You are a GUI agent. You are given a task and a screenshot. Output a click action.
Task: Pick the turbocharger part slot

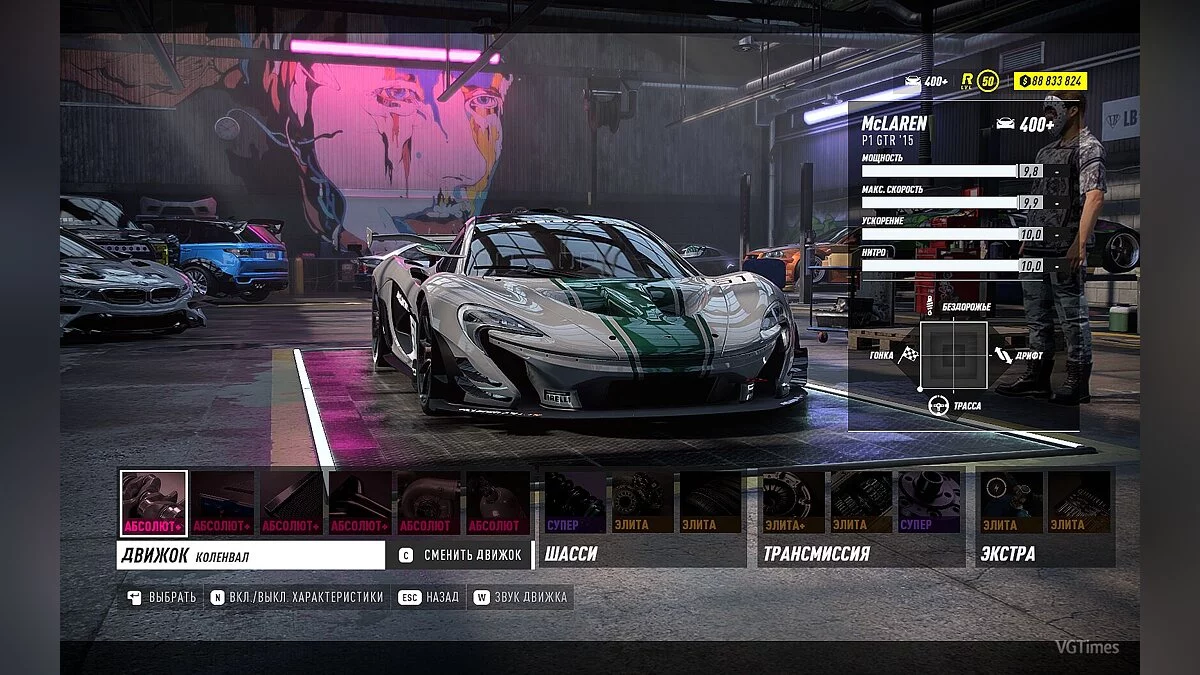coord(429,503)
